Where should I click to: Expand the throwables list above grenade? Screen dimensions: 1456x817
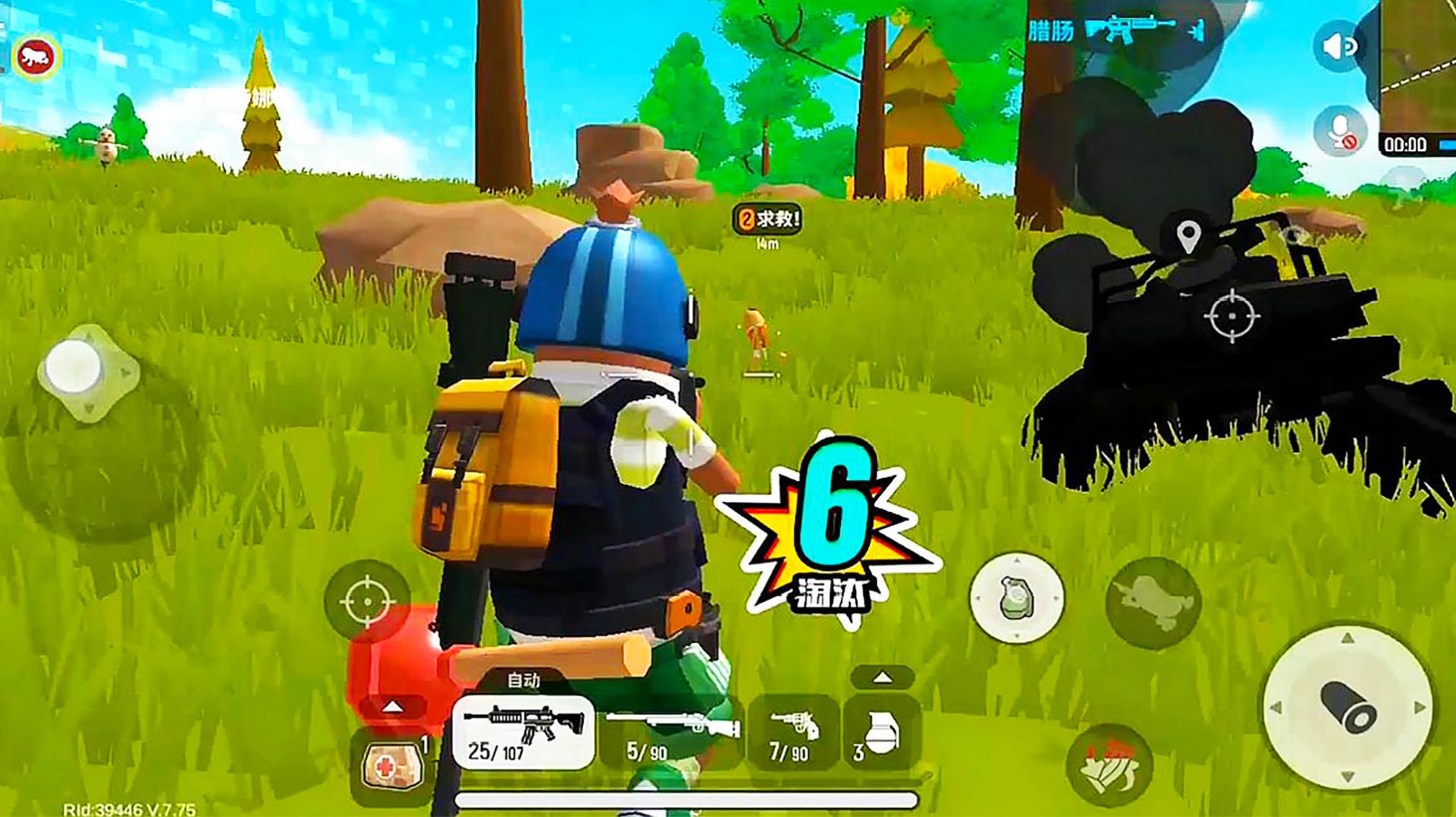pos(882,677)
